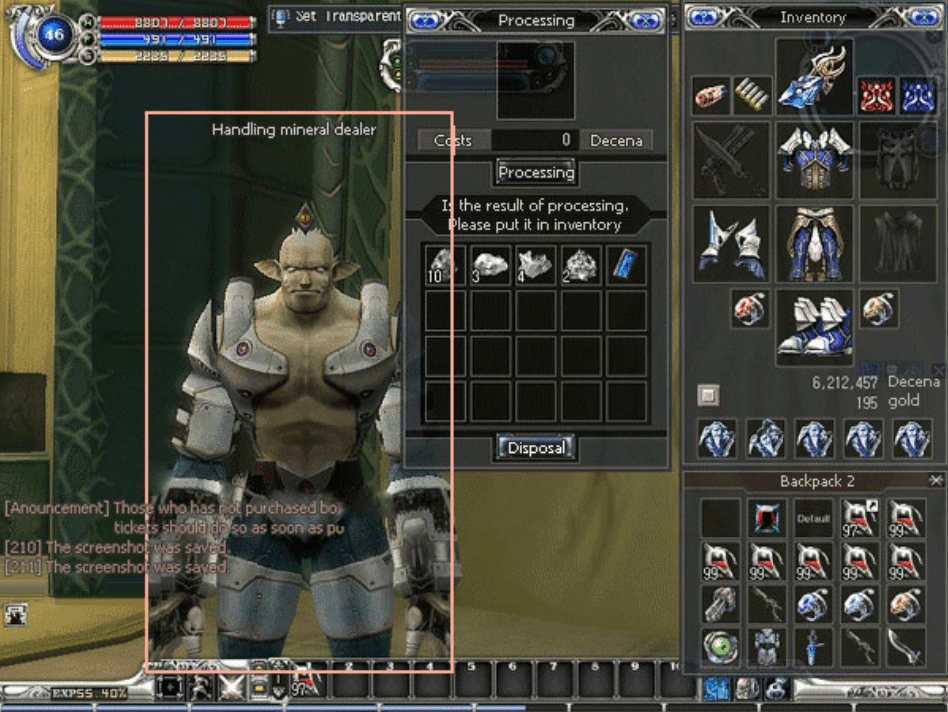Click the Set Transparent option
The width and height of the screenshot is (948, 712).
click(336, 17)
